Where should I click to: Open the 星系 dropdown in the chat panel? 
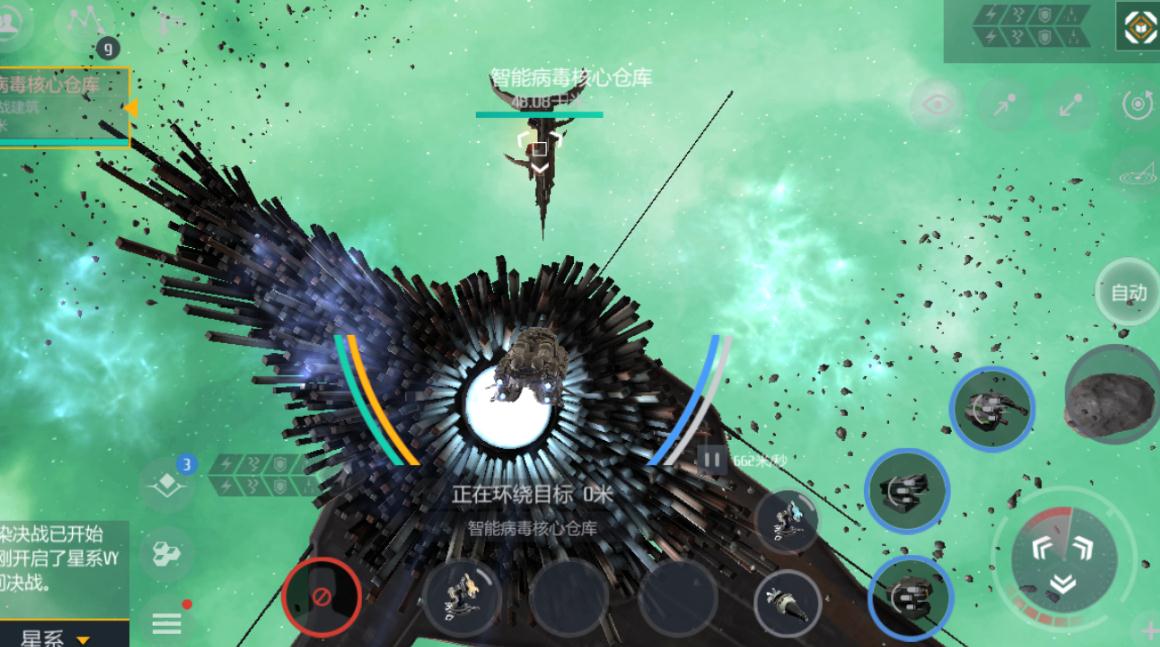(56, 637)
